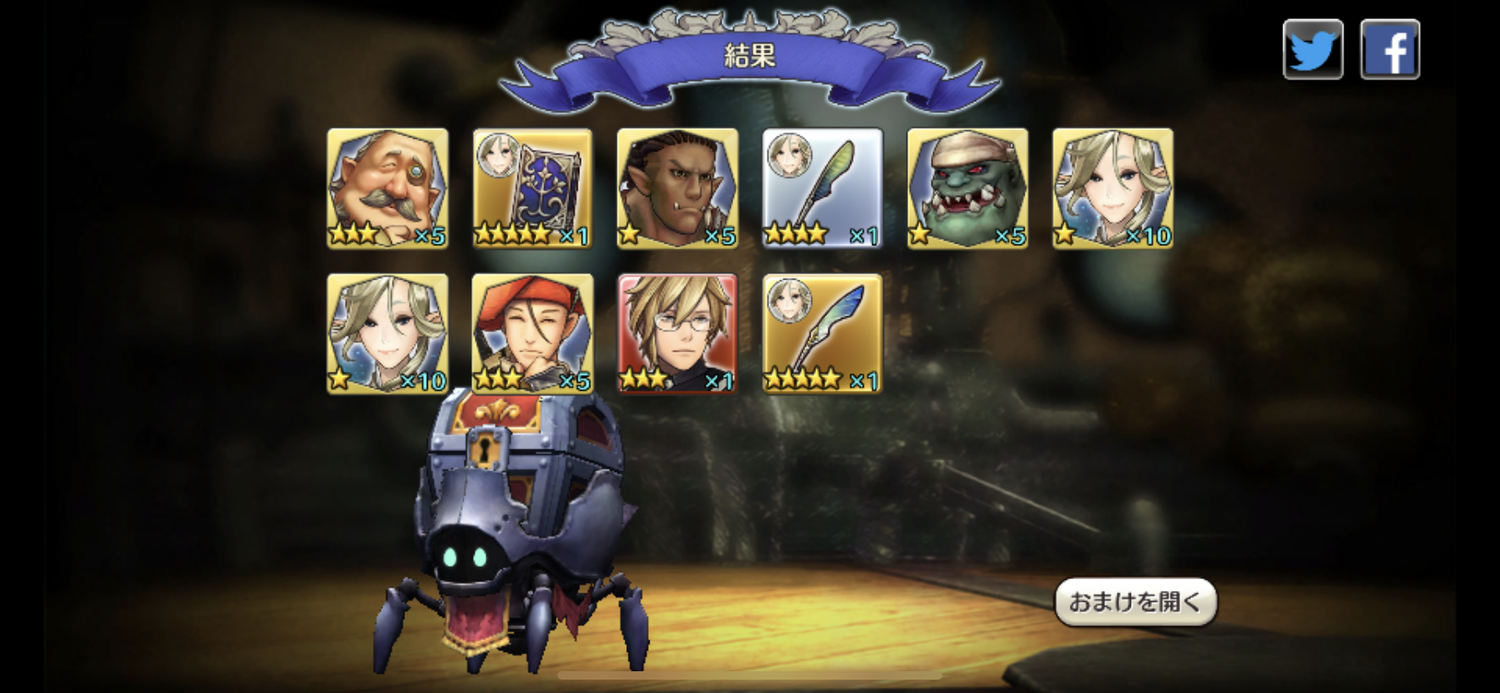Select the four-star blue book reward
This screenshot has height=693, width=1500.
click(x=532, y=188)
